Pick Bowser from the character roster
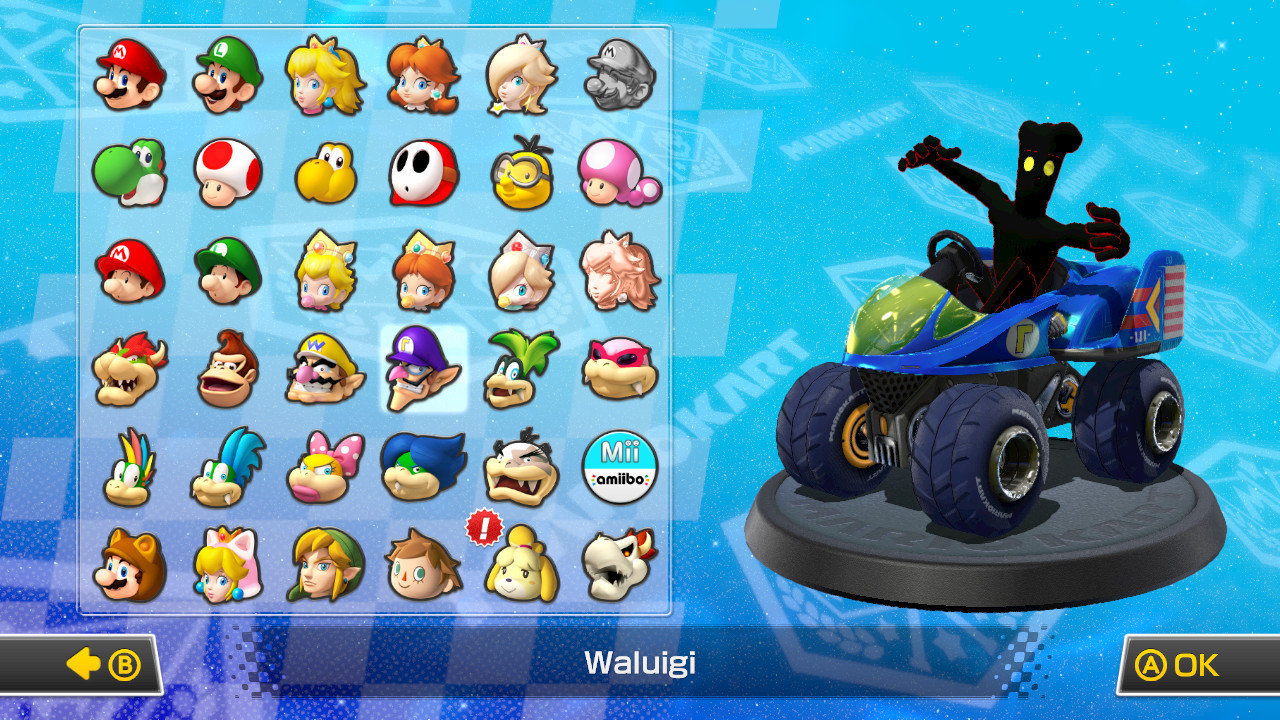Image resolution: width=1280 pixels, height=720 pixels. tap(128, 368)
